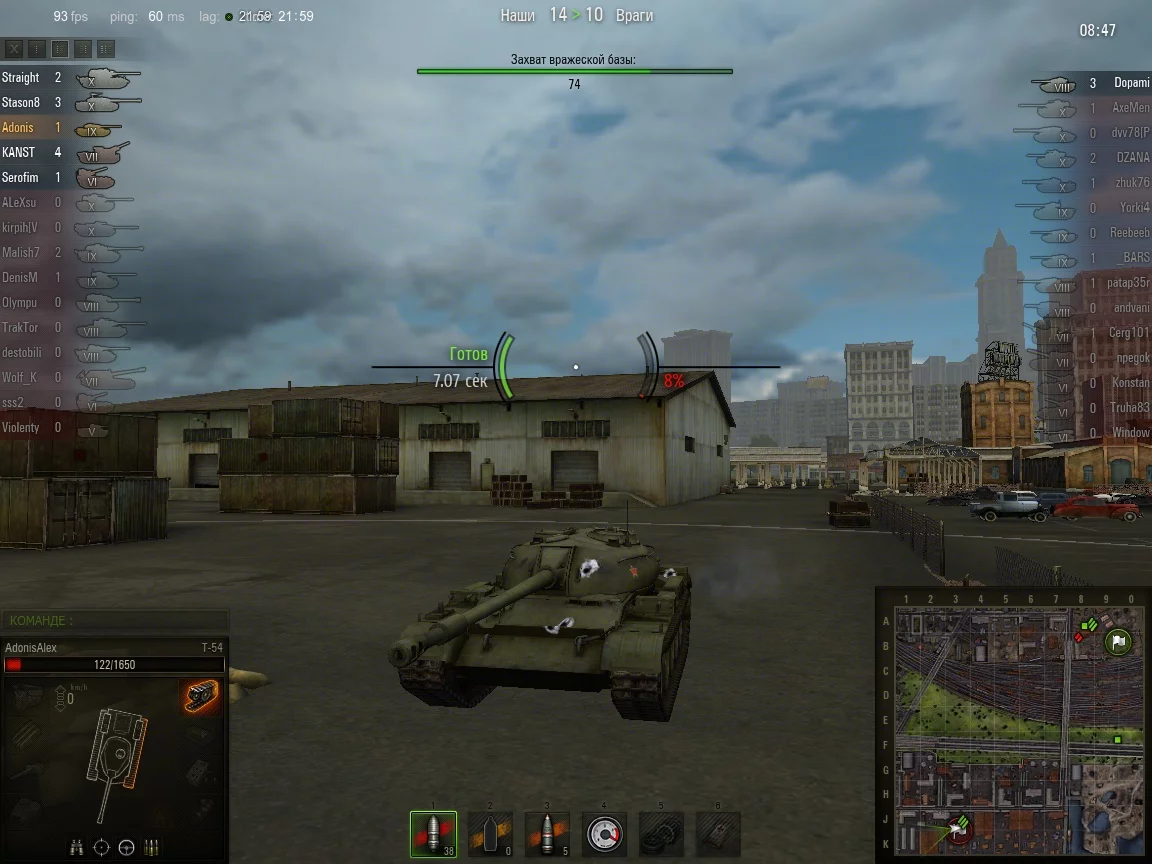Click the damaged track module icon
This screenshot has height=864, width=1152.
pos(200,696)
